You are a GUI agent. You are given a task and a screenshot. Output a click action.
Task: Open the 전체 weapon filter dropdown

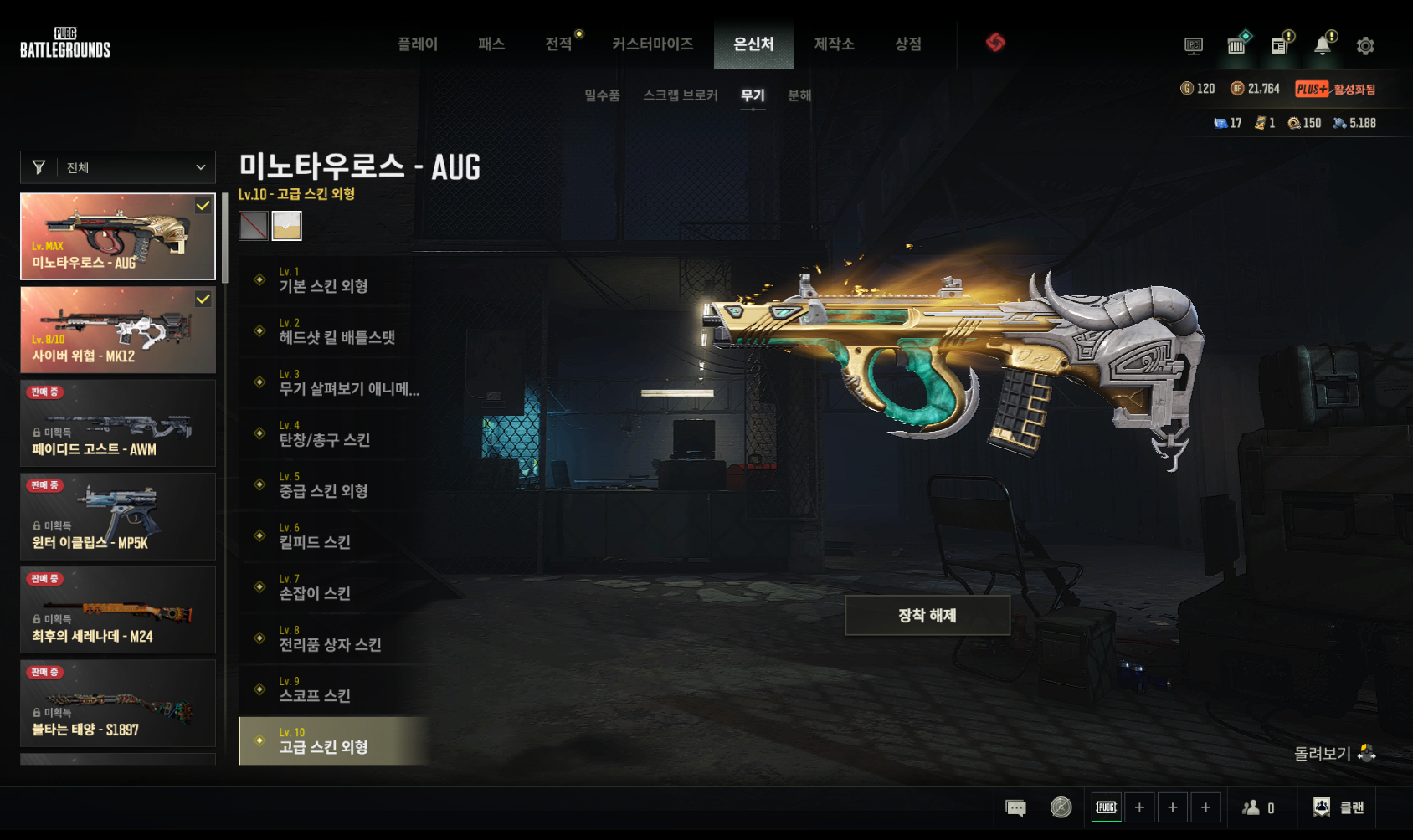[x=118, y=167]
